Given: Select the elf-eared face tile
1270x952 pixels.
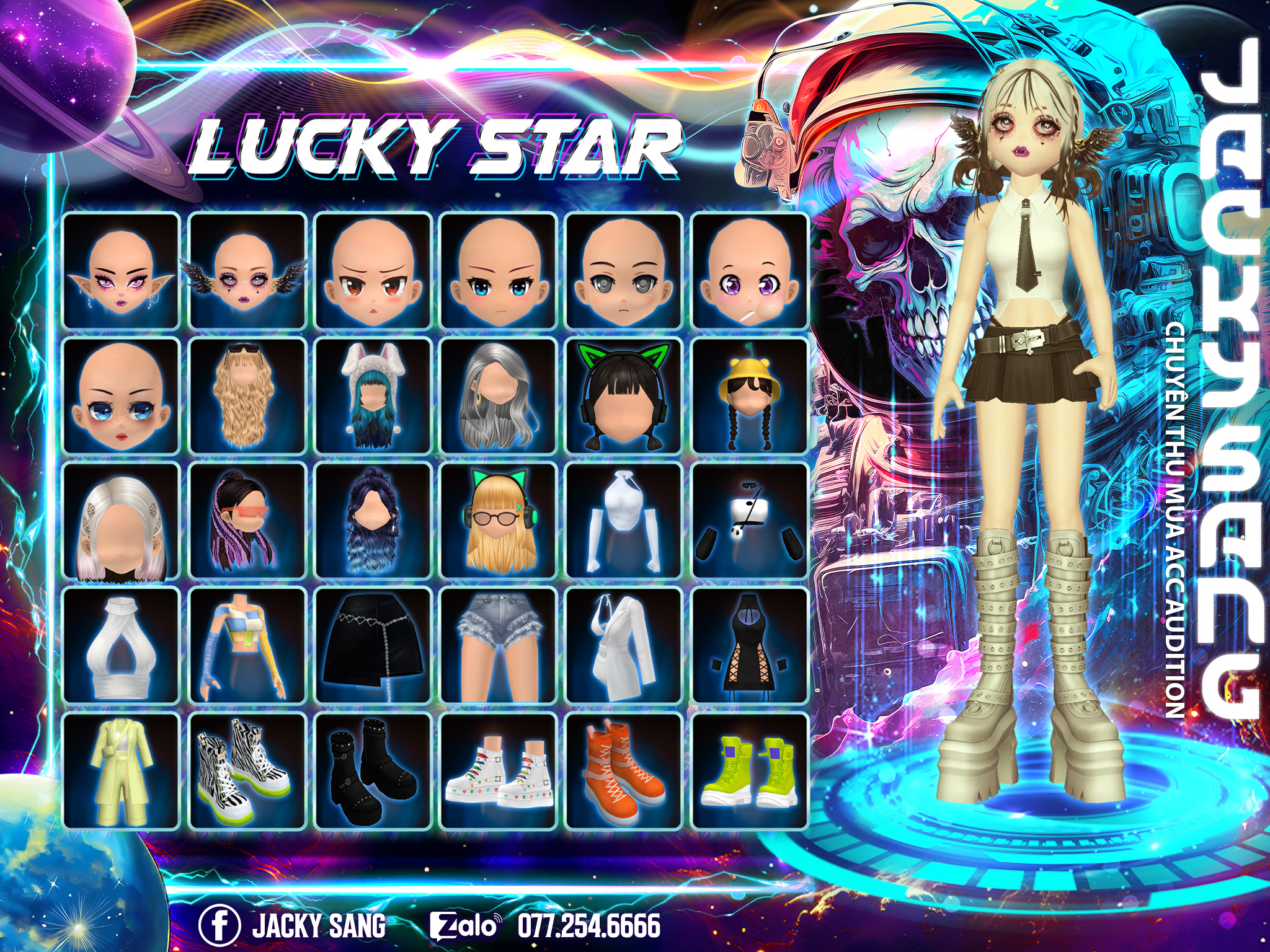Looking at the screenshot, I should pyautogui.click(x=122, y=270).
